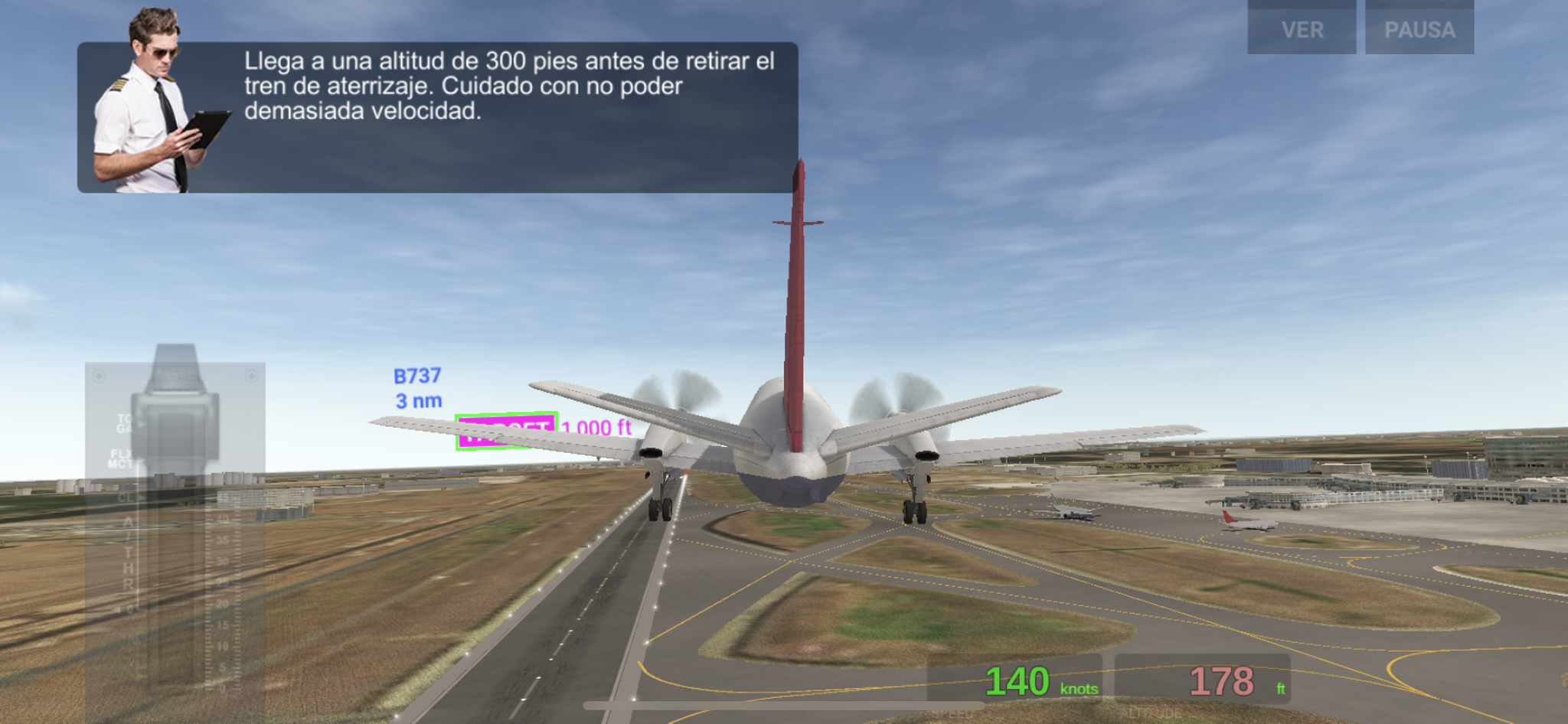Set throttle to the 0 idle position

130,608
